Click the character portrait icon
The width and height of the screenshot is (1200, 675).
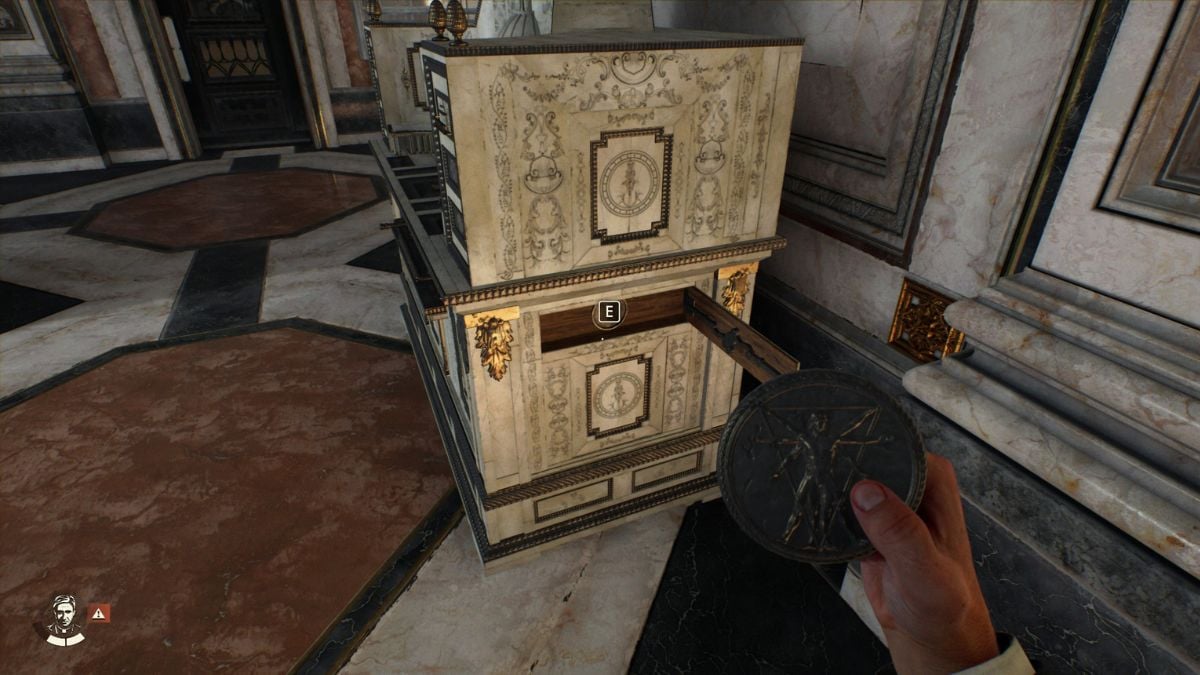pos(64,616)
